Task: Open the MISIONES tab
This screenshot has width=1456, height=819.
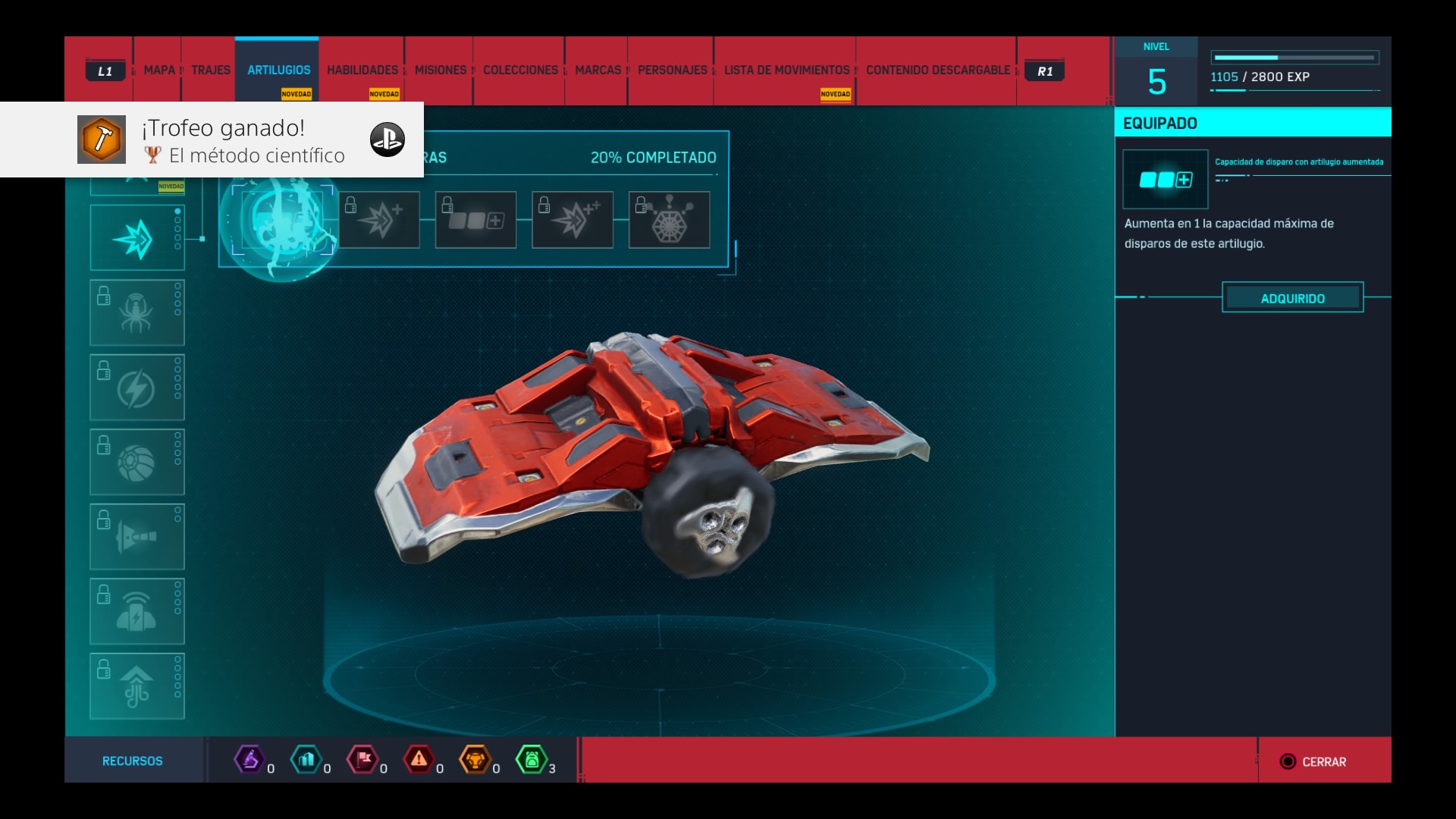Action: (441, 71)
